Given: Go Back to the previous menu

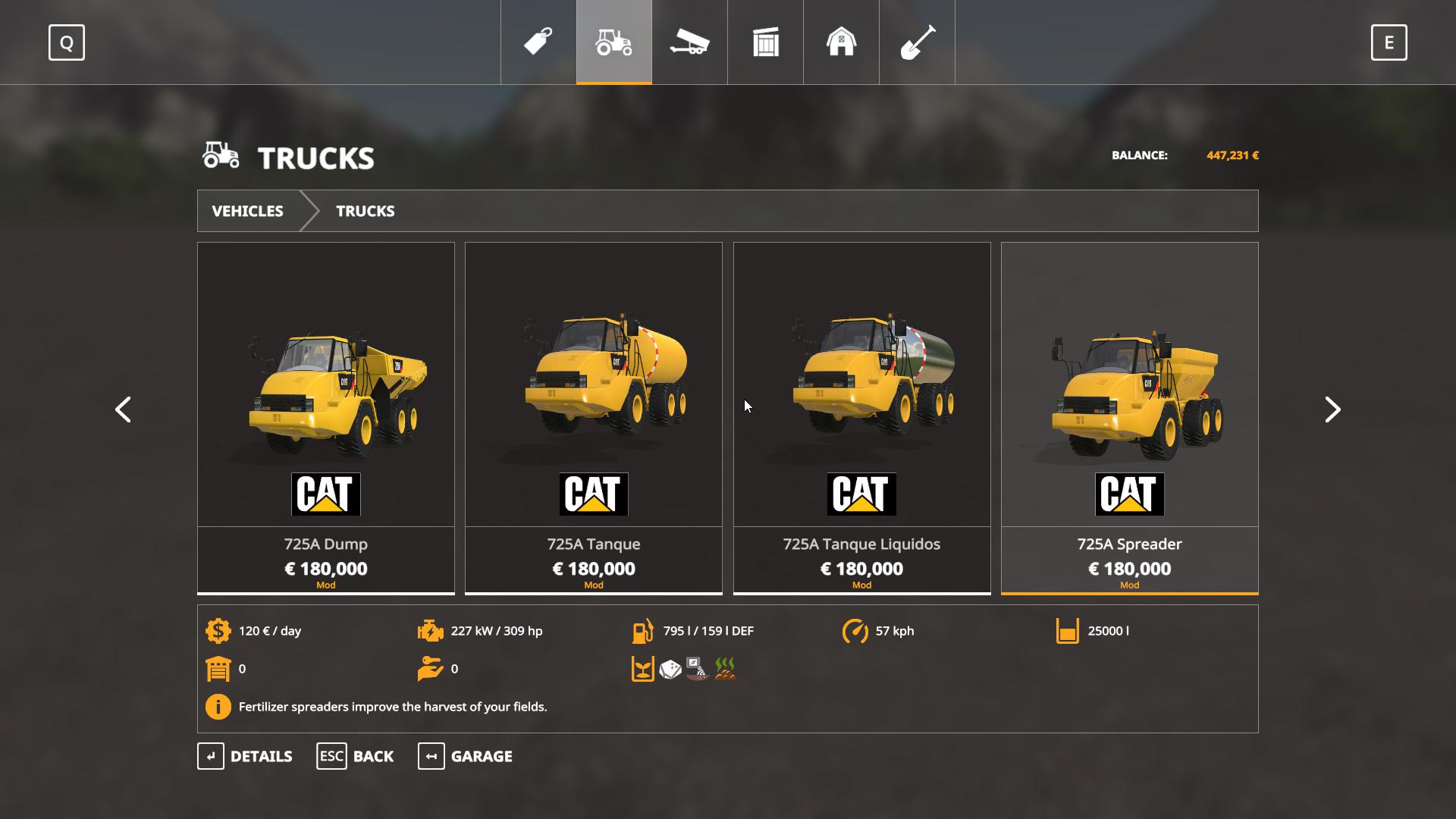Looking at the screenshot, I should pos(355,756).
